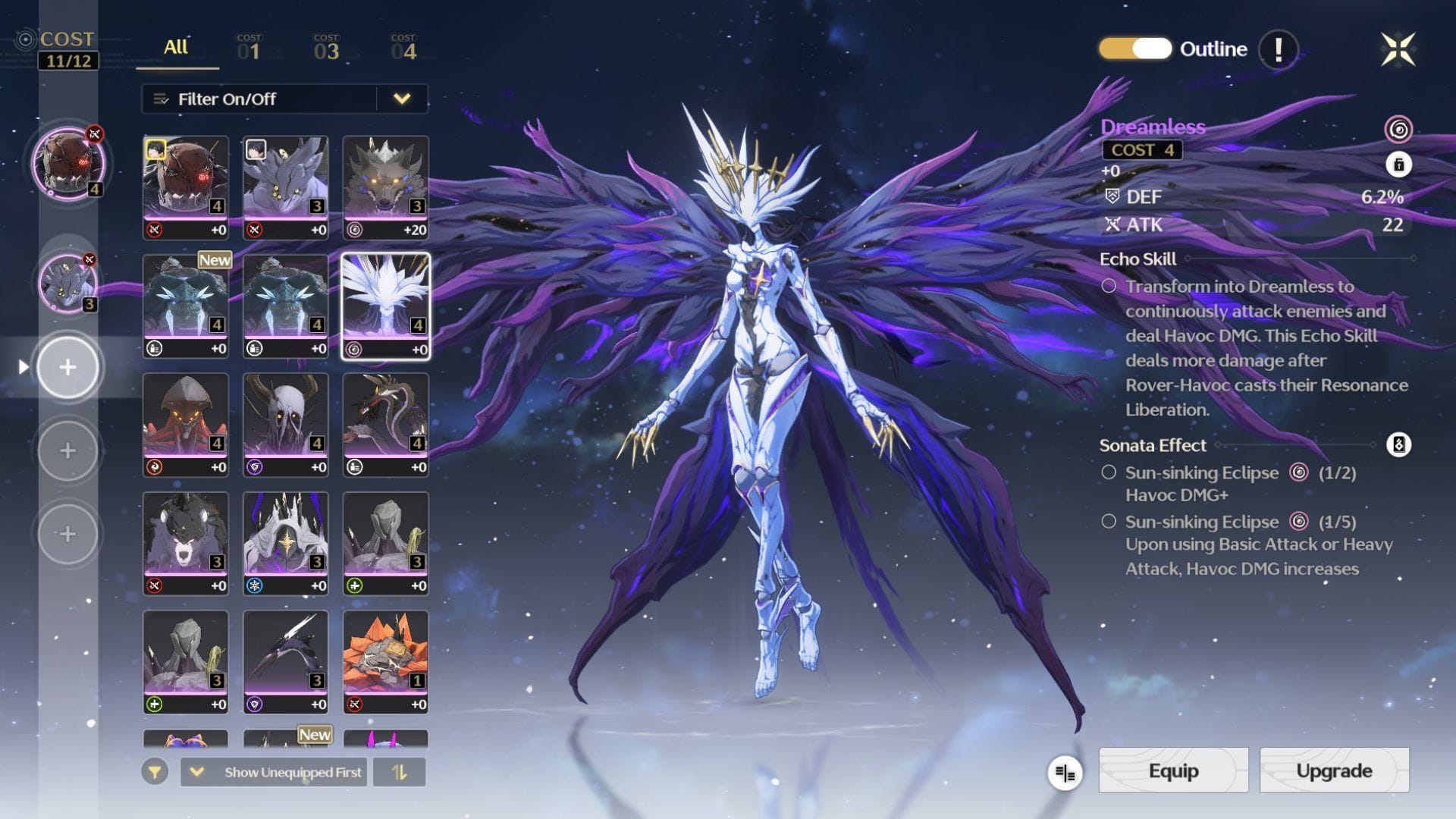Open the Upgrade screen for Dreamless

point(1334,770)
